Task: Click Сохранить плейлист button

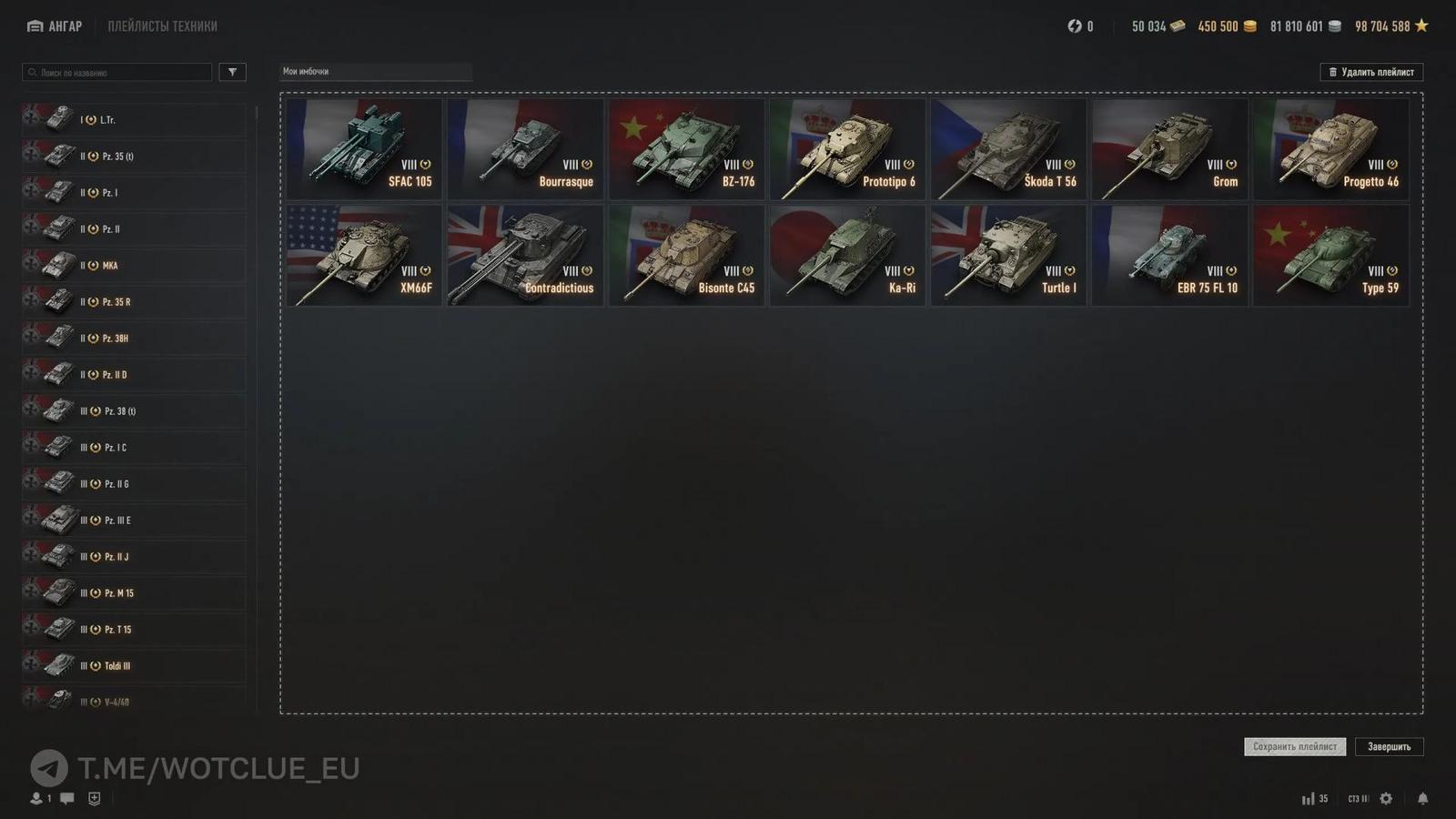Action: 1294,746
